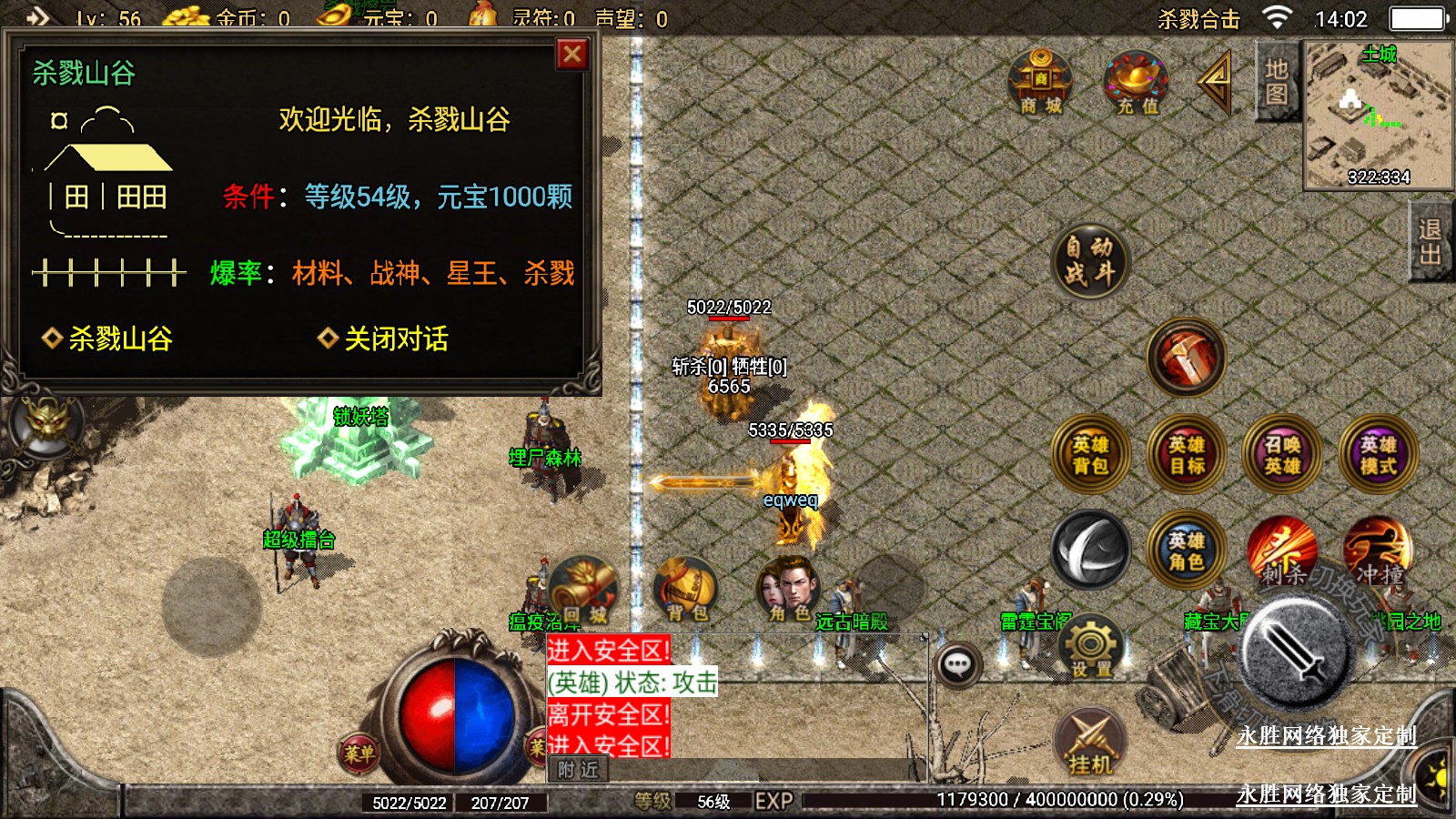Viewport: 1456px width, 819px height.
Task: Switch to the 附近 chat tab
Action: [x=578, y=770]
